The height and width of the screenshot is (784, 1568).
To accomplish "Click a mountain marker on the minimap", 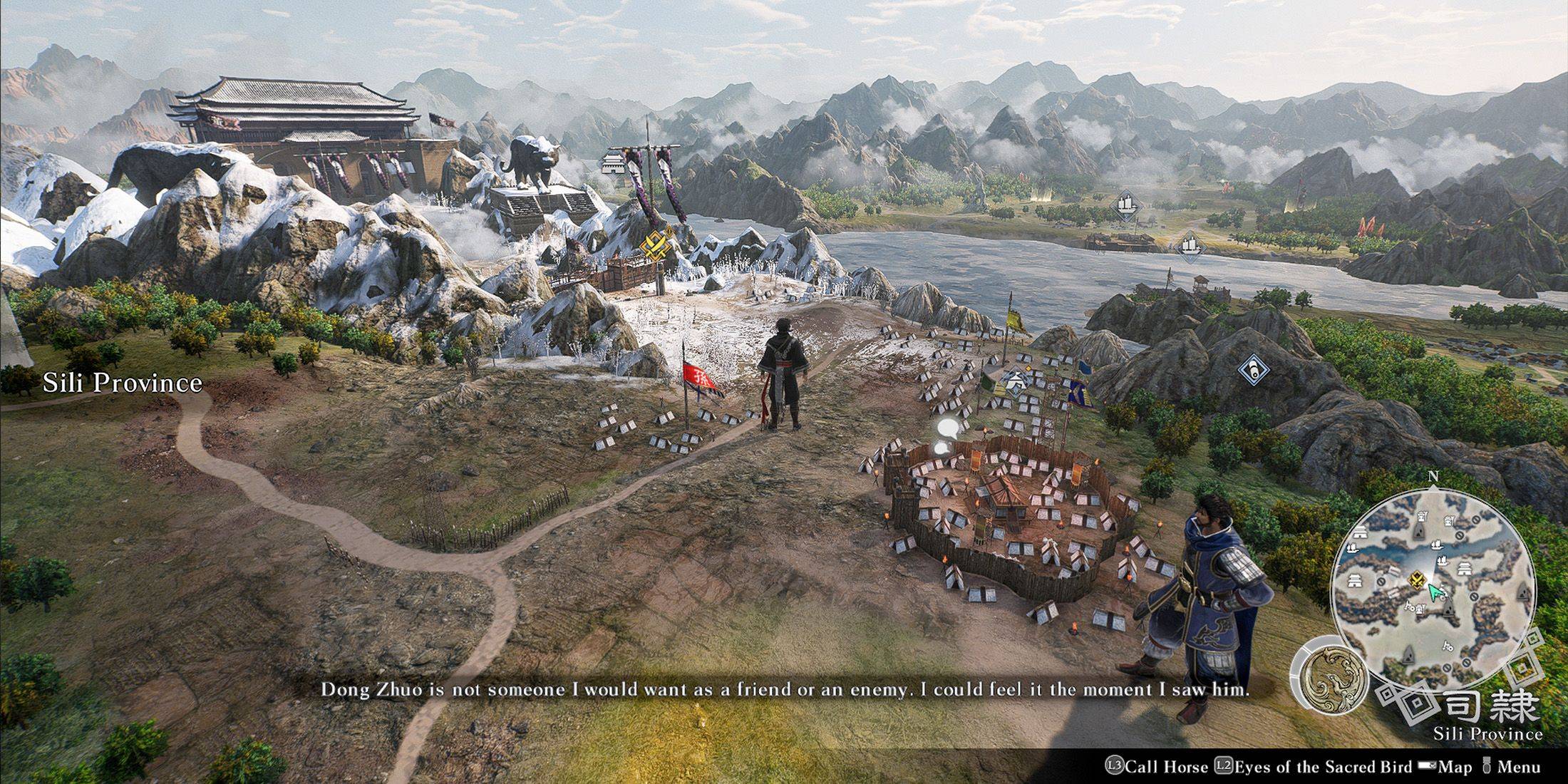I will click(x=1419, y=530).
